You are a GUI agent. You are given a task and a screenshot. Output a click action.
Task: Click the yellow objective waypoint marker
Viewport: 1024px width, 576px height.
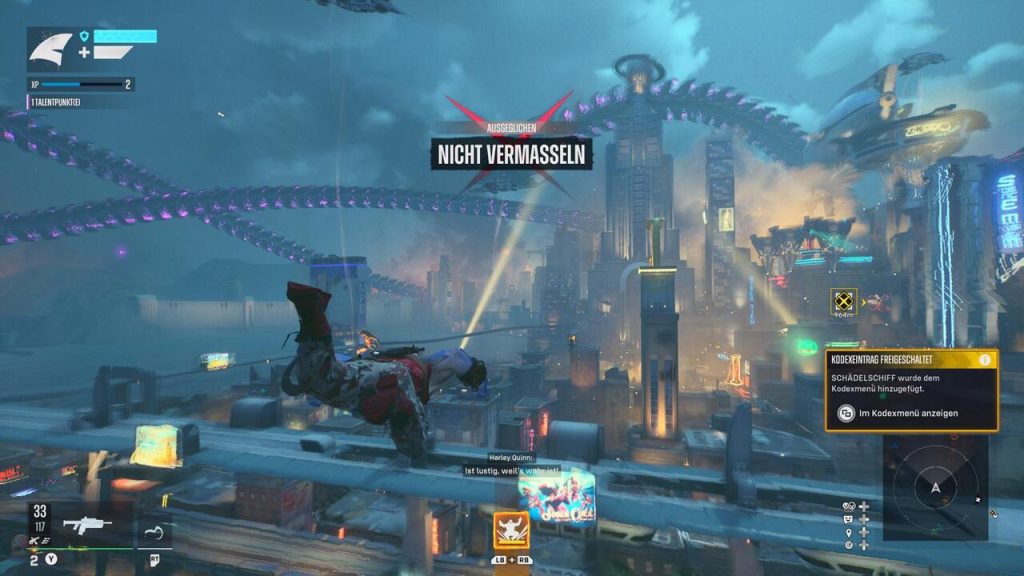pyautogui.click(x=844, y=300)
